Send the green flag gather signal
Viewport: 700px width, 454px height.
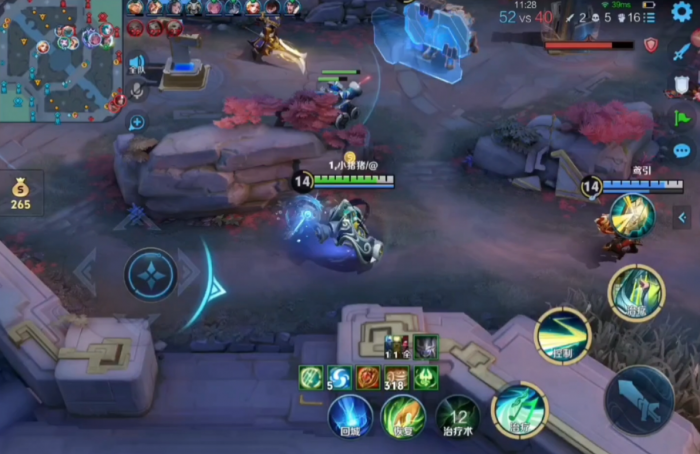682,118
